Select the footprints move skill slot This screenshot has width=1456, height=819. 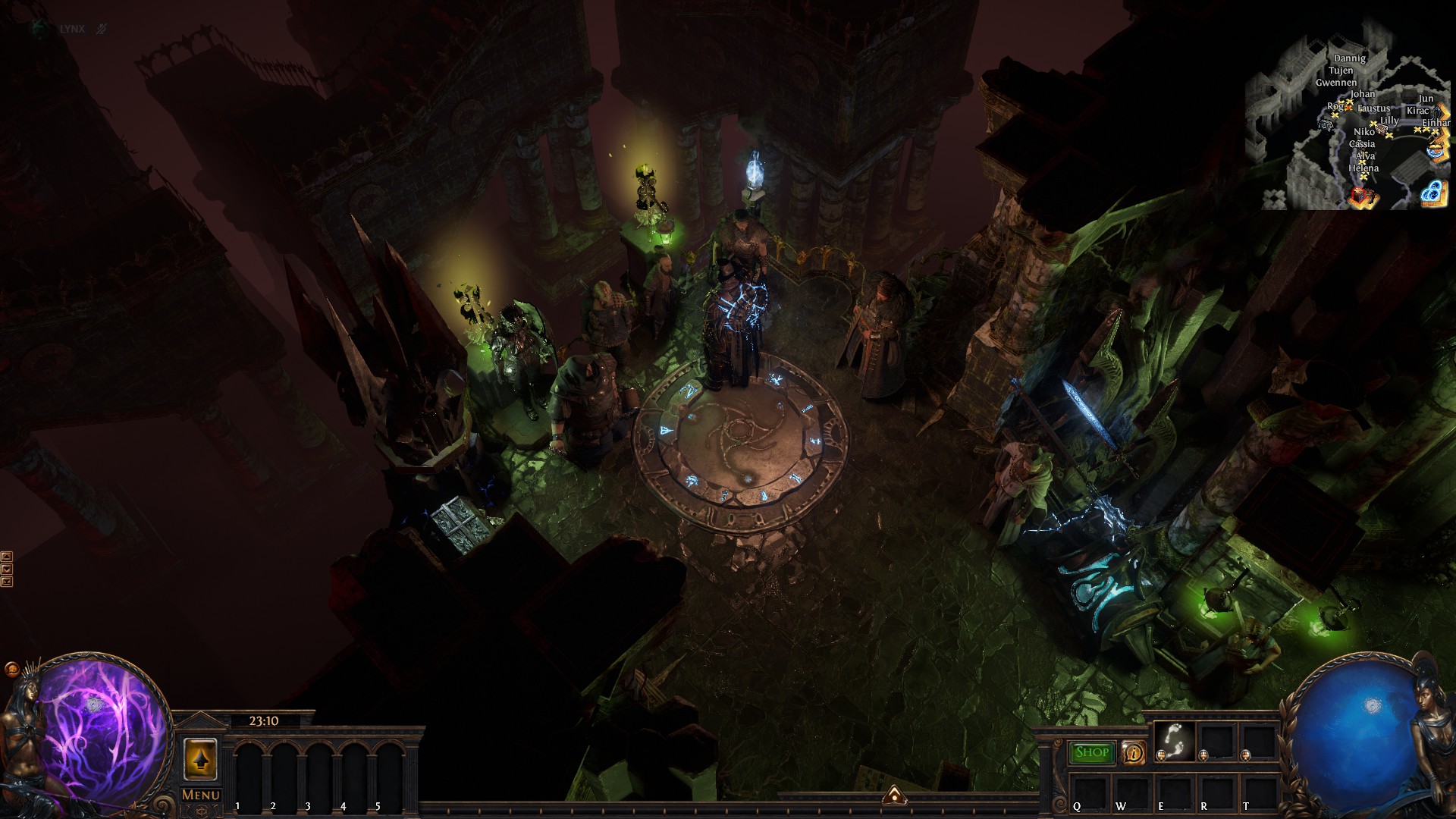tap(1173, 740)
